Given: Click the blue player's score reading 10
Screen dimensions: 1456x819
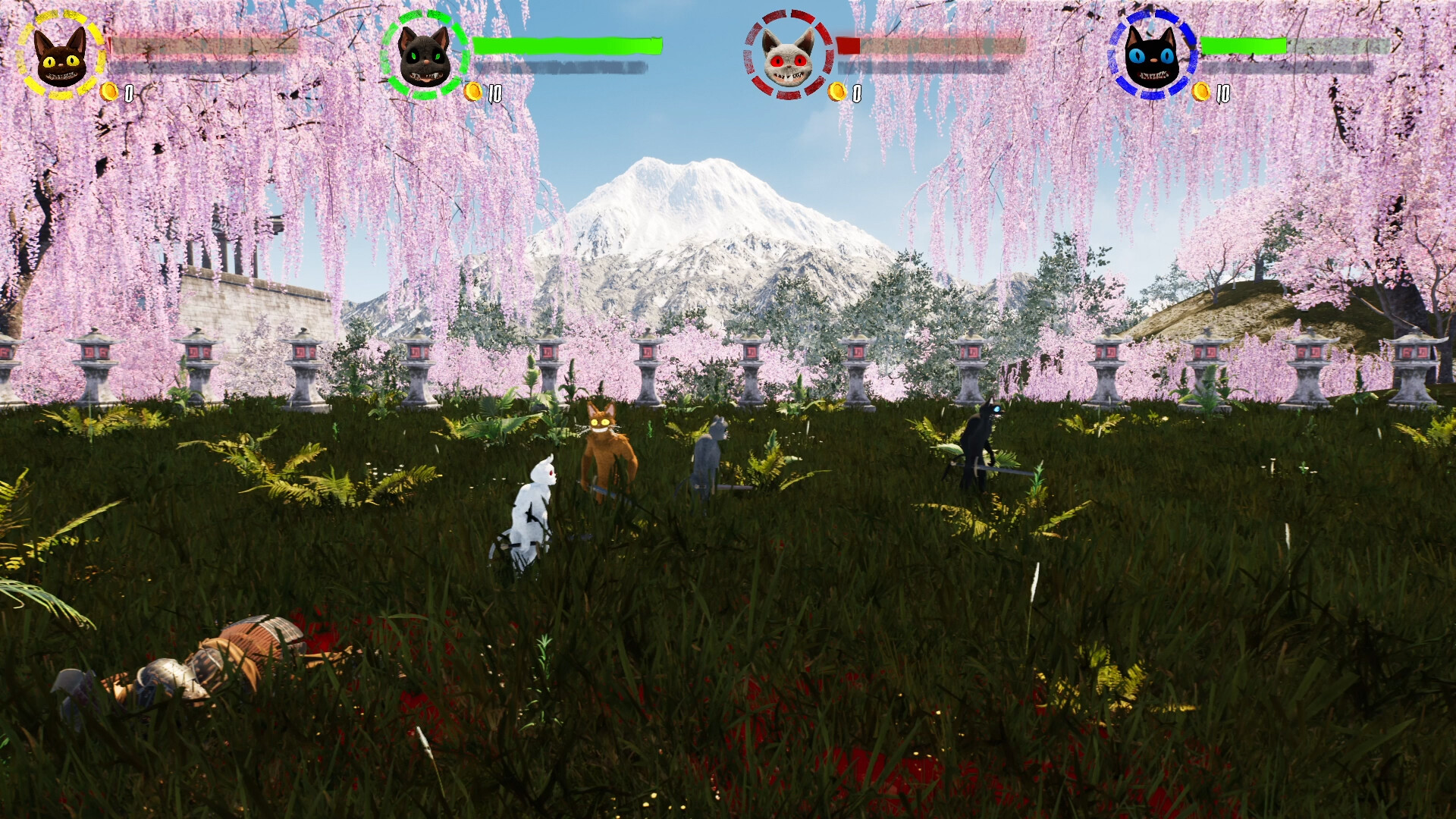Looking at the screenshot, I should (x=1222, y=93).
